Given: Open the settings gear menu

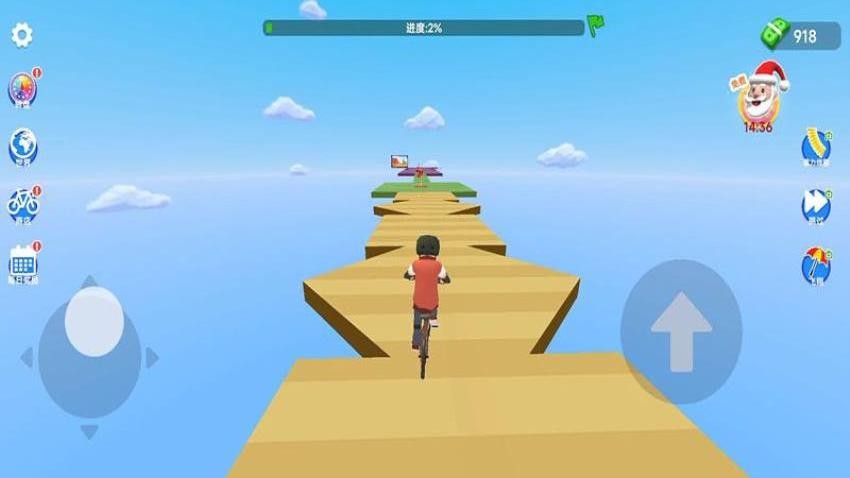Looking at the screenshot, I should pos(22,35).
